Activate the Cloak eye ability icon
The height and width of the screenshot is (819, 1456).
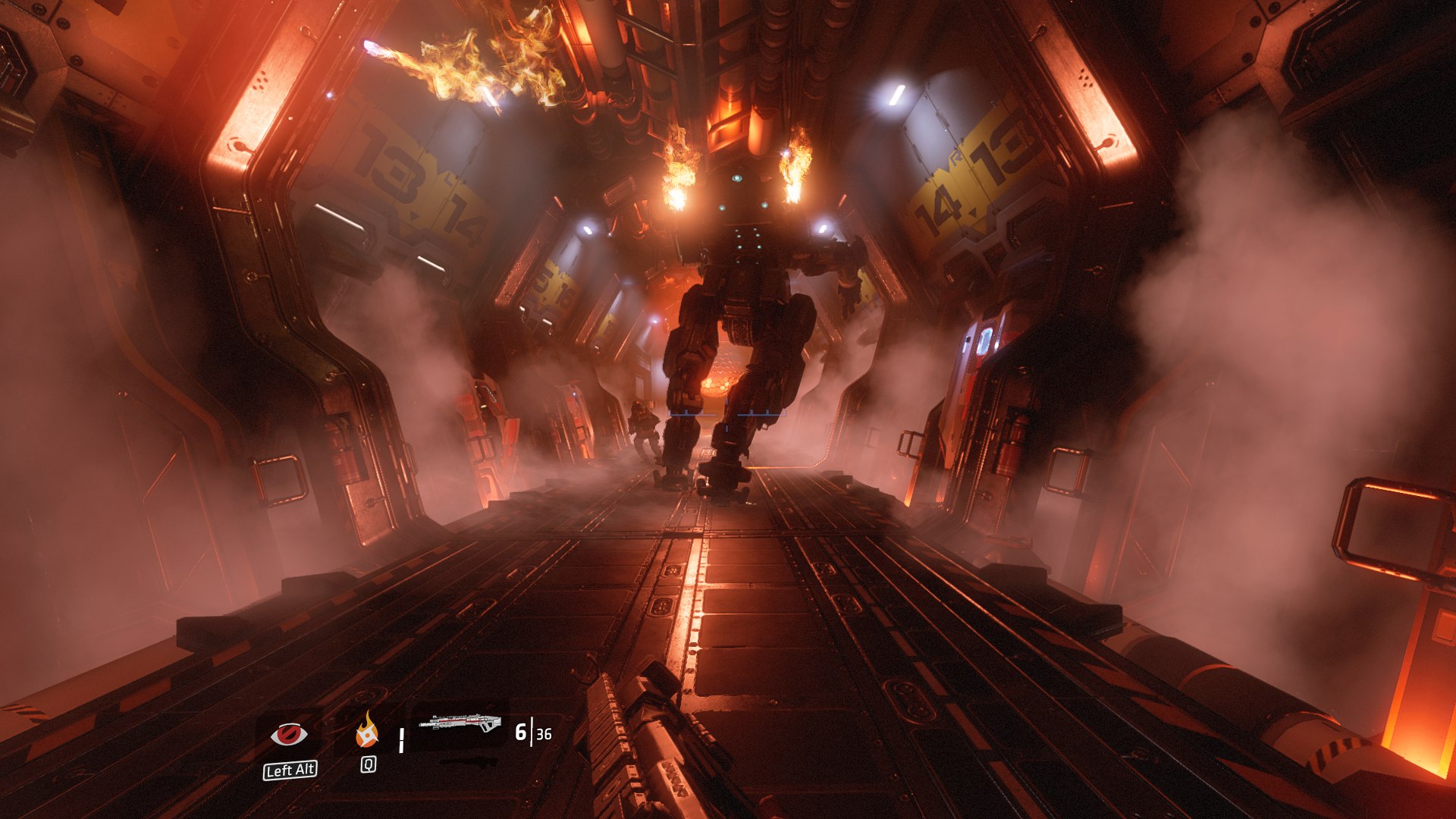pos(289,734)
